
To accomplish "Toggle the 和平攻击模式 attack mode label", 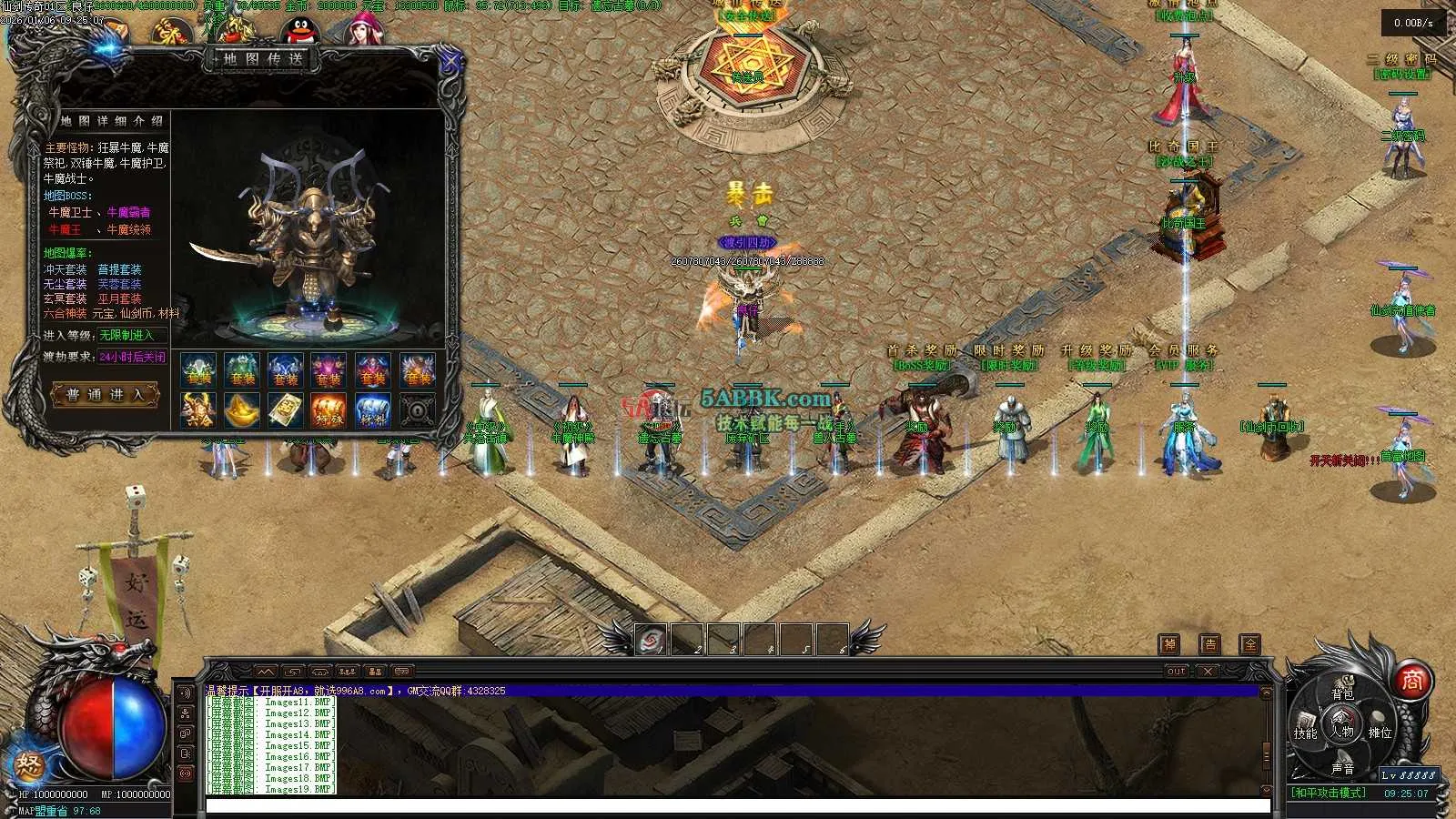I will [x=1330, y=794].
